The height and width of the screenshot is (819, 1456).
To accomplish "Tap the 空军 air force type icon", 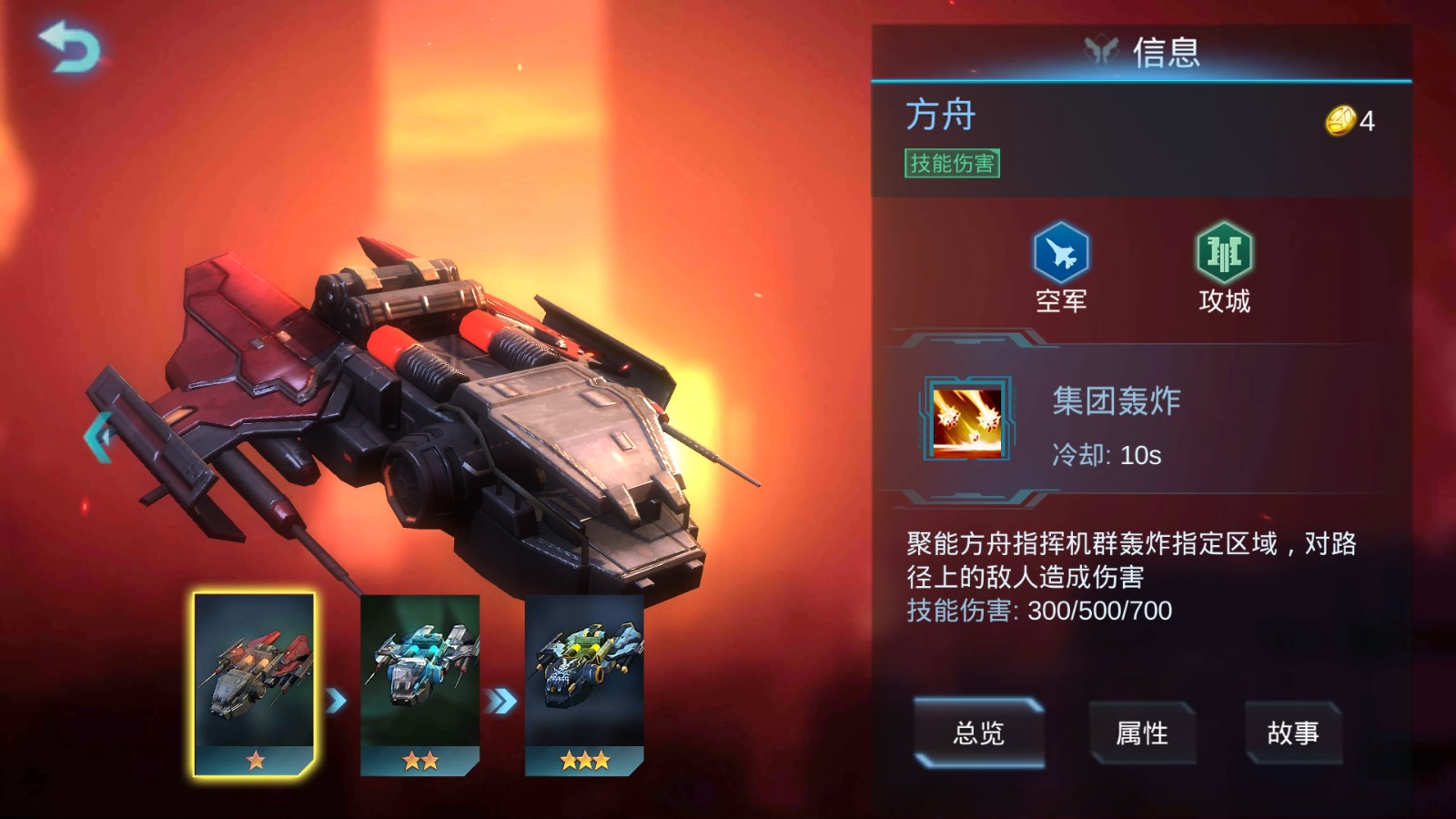I will 1061,253.
